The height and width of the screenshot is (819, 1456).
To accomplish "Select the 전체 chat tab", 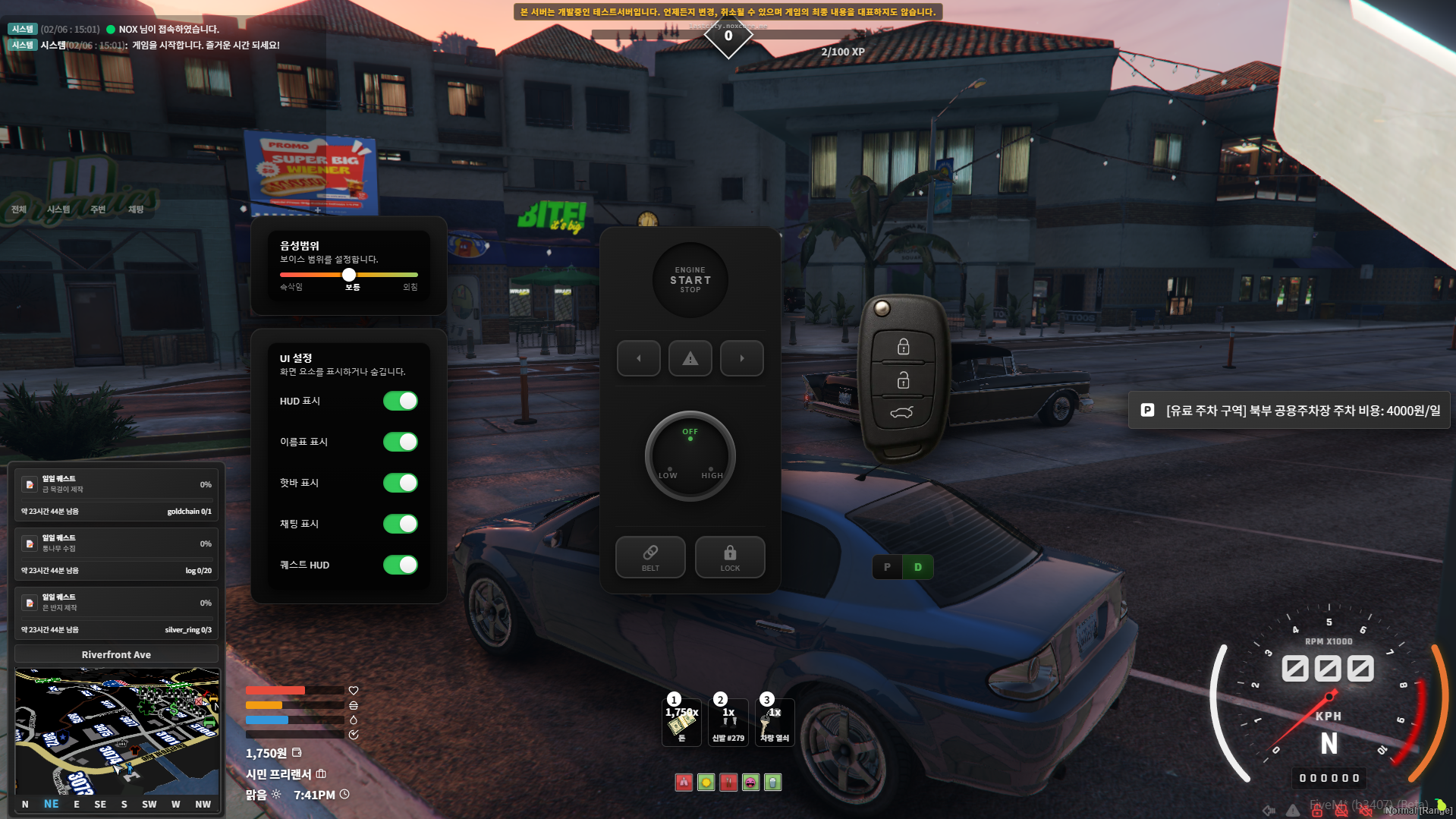I will pyautogui.click(x=19, y=209).
